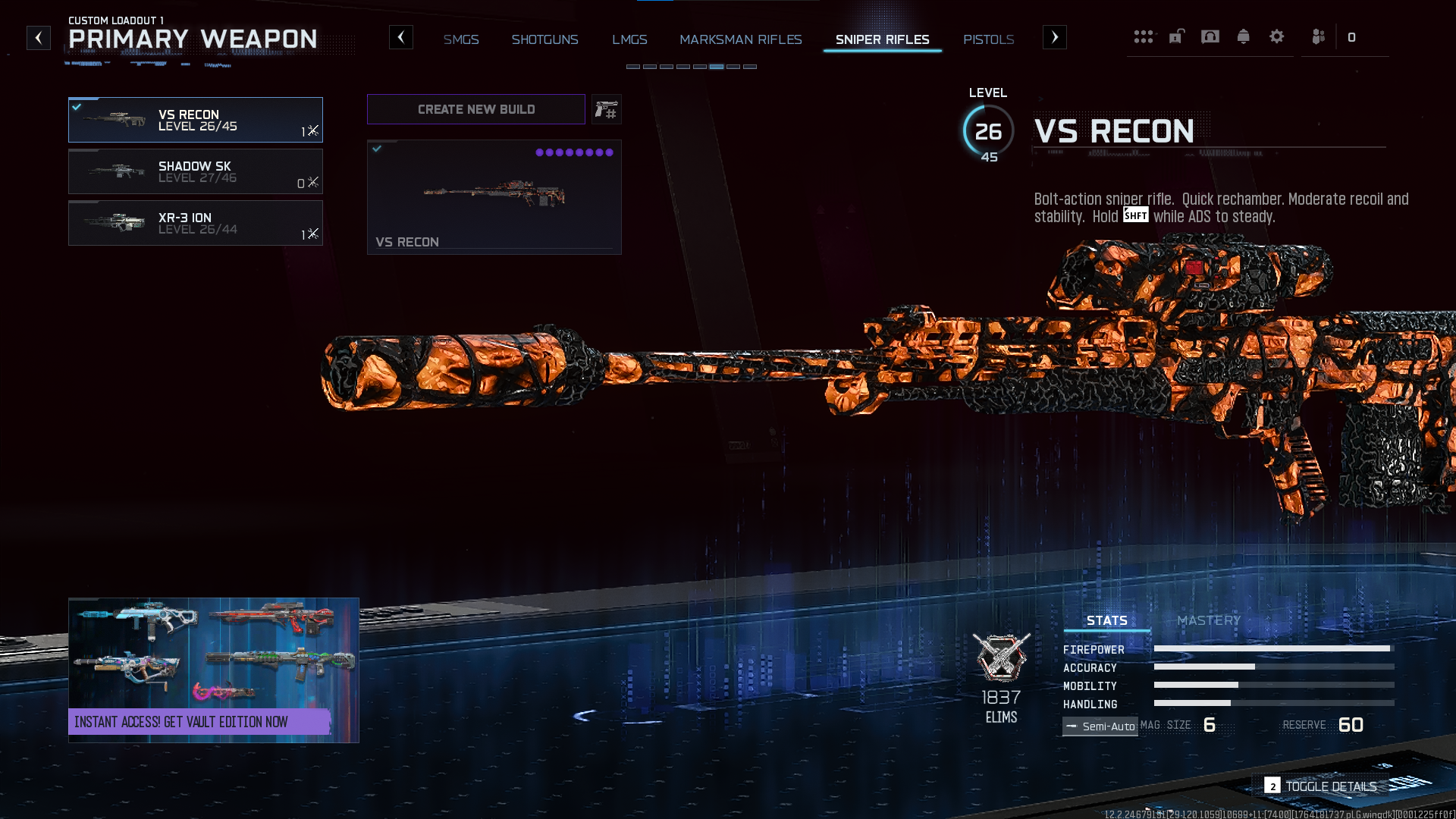Image resolution: width=1456 pixels, height=819 pixels.
Task: Open the Pistols category
Action: tap(988, 39)
